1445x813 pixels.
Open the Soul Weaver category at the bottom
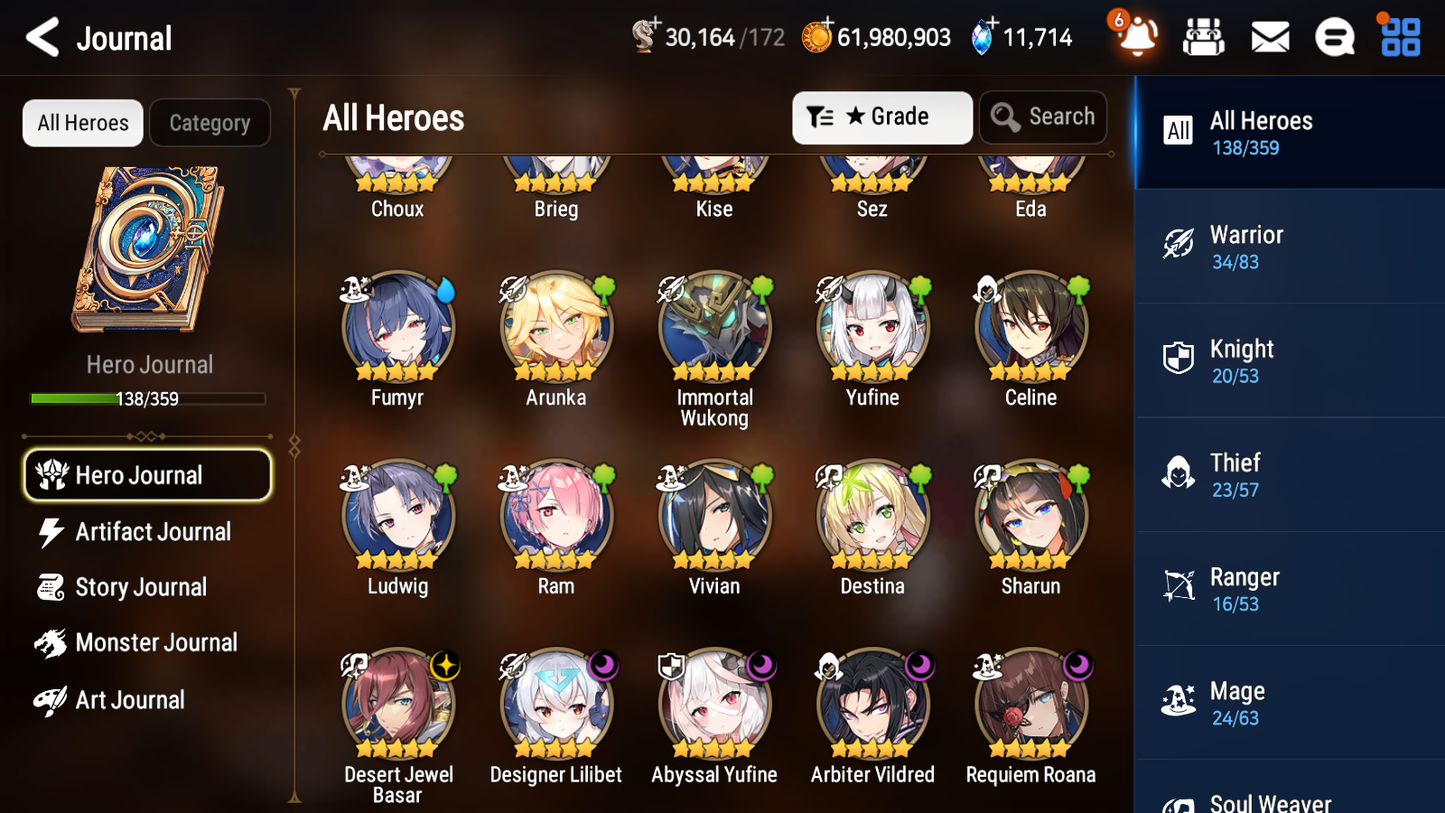[1289, 797]
